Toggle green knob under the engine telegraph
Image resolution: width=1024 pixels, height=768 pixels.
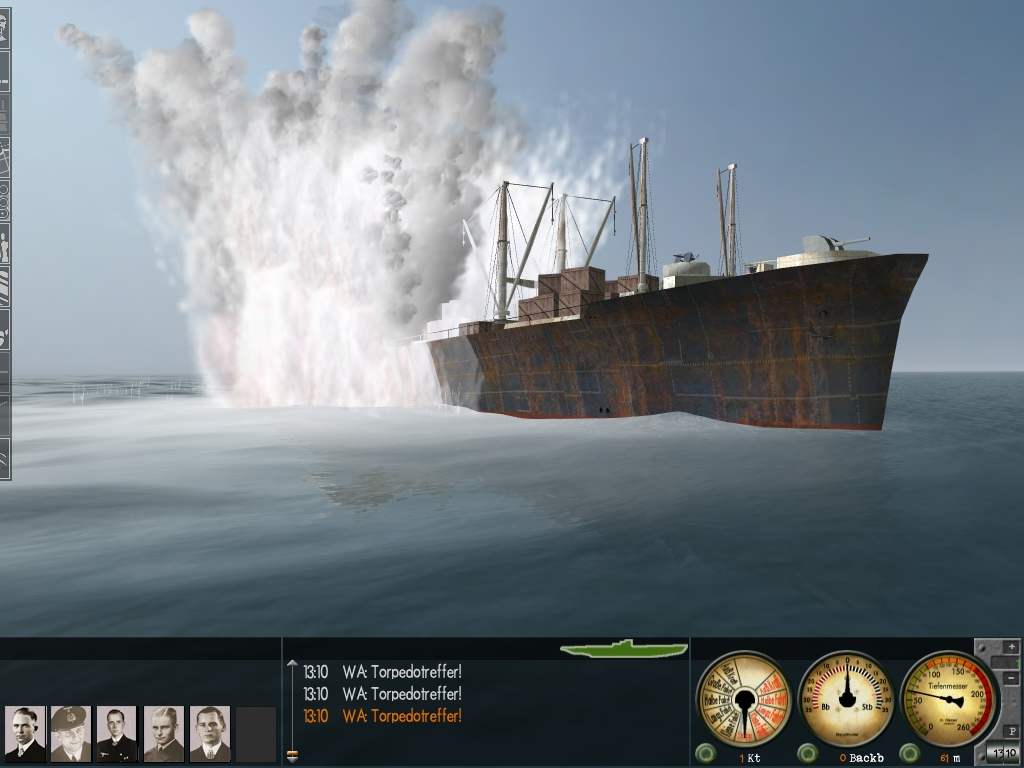pyautogui.click(x=705, y=753)
